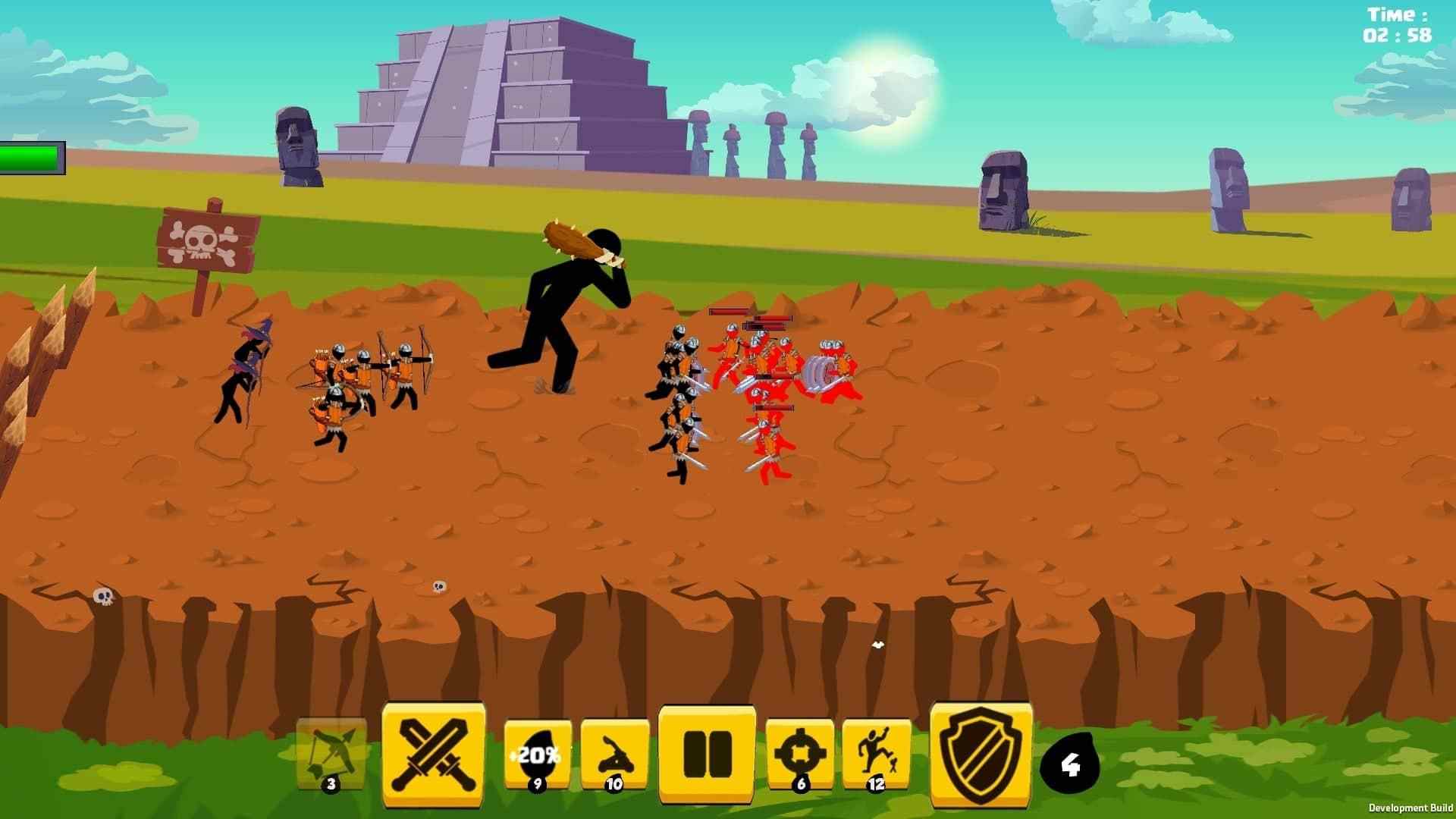The height and width of the screenshot is (819, 1456).
Task: Click the purple-hatted wizard stickman
Action: (246, 375)
